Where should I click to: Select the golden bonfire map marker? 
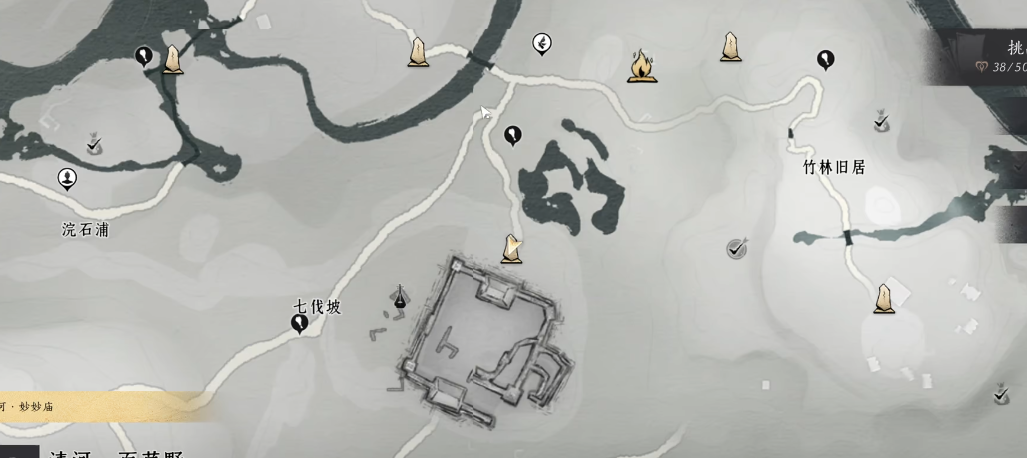tap(642, 66)
